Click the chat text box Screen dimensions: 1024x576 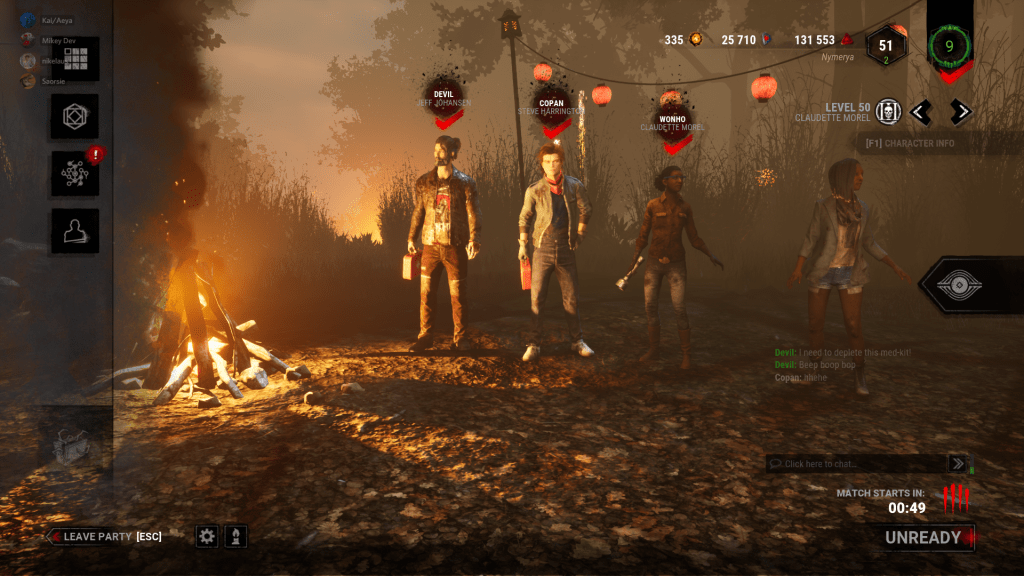(x=855, y=464)
